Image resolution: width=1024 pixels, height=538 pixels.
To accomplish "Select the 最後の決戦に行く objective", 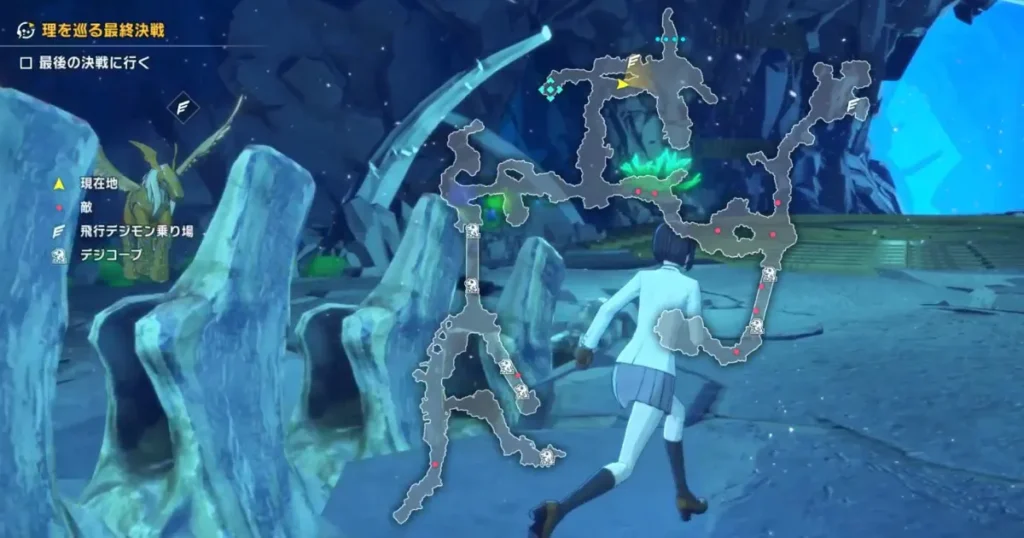I will tap(88, 63).
